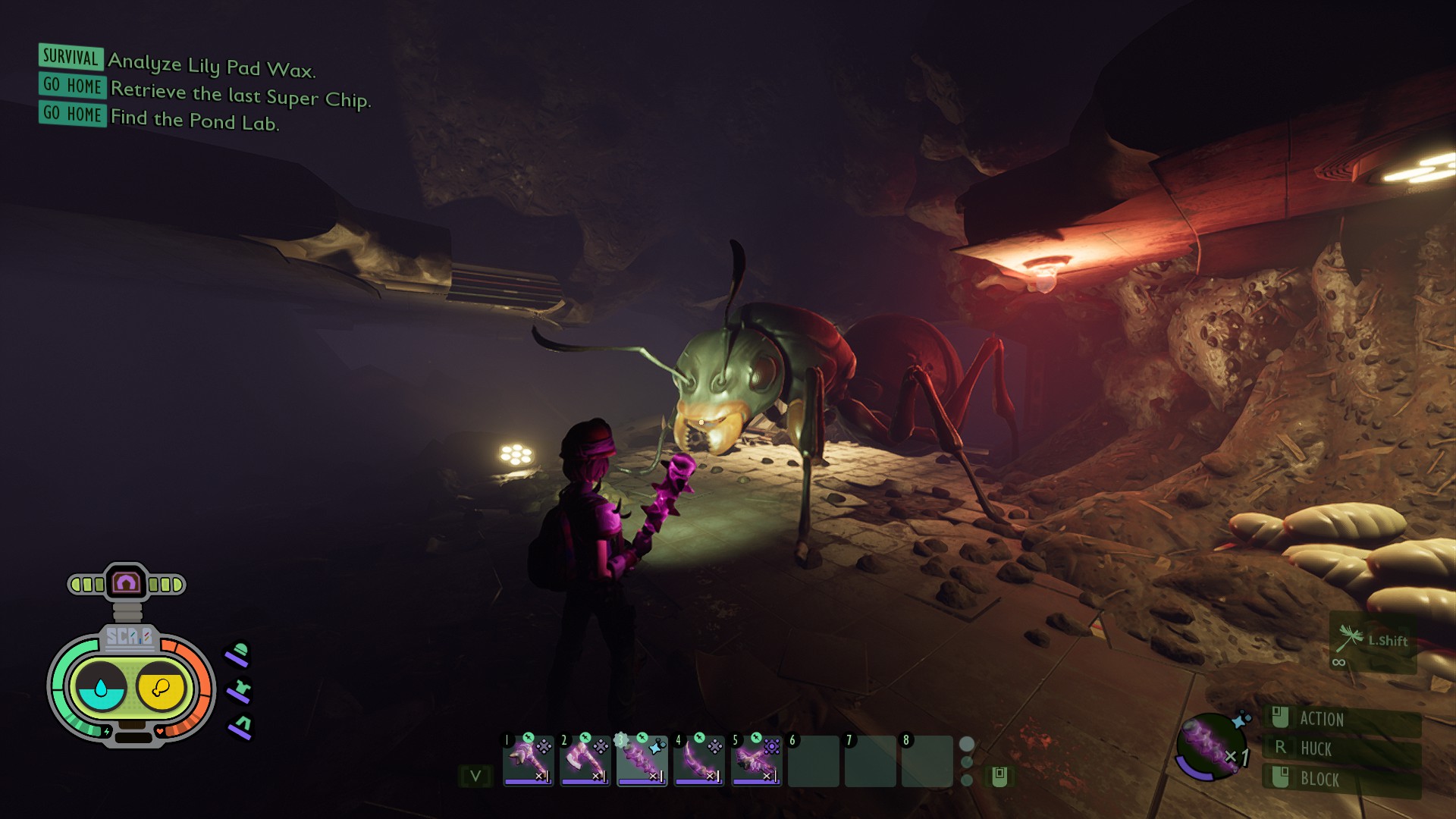Click the helmet armor durability icon
Viewport: 1456px width, 819px height.
pyautogui.click(x=238, y=654)
